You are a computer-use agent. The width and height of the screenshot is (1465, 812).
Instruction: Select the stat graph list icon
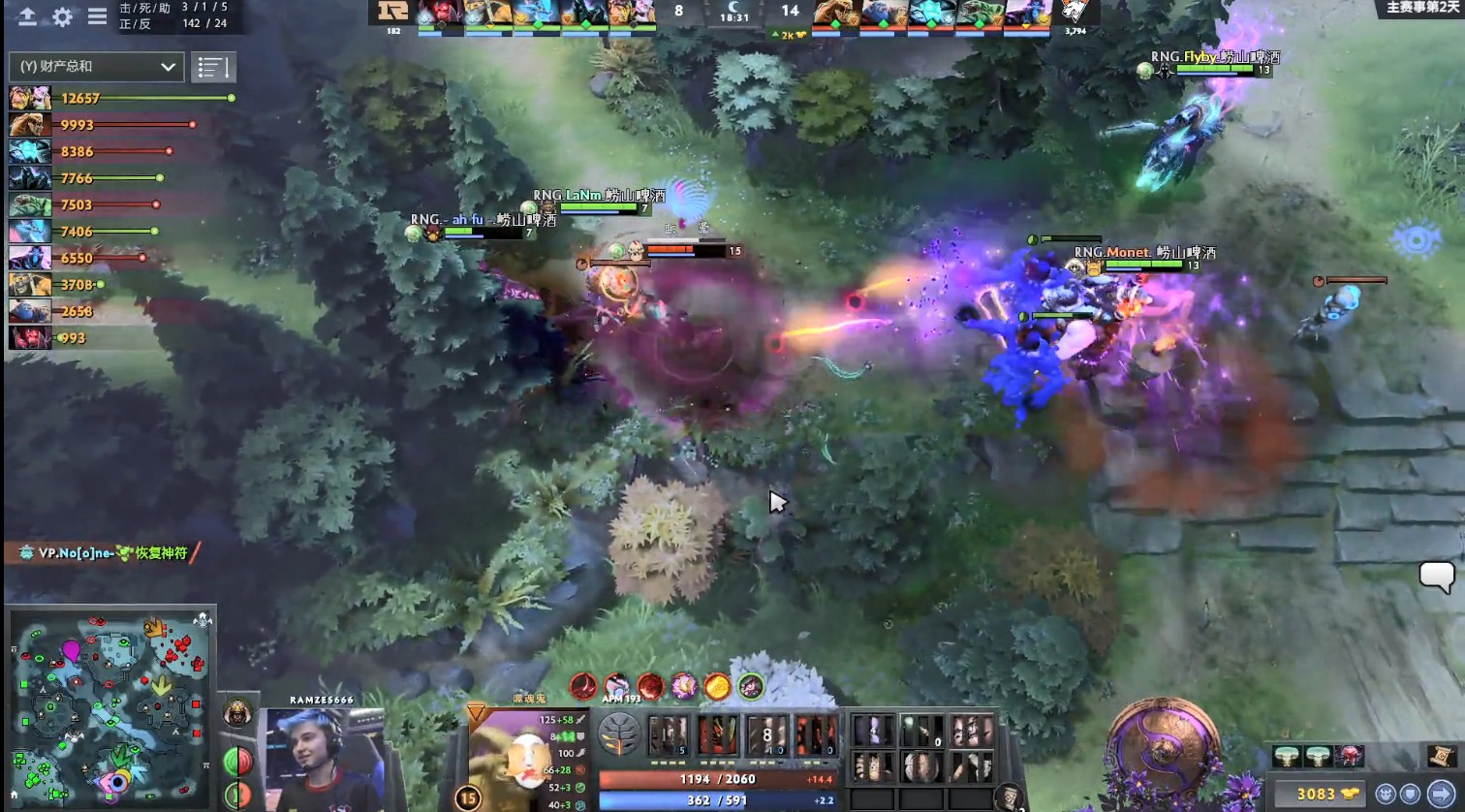pos(213,67)
